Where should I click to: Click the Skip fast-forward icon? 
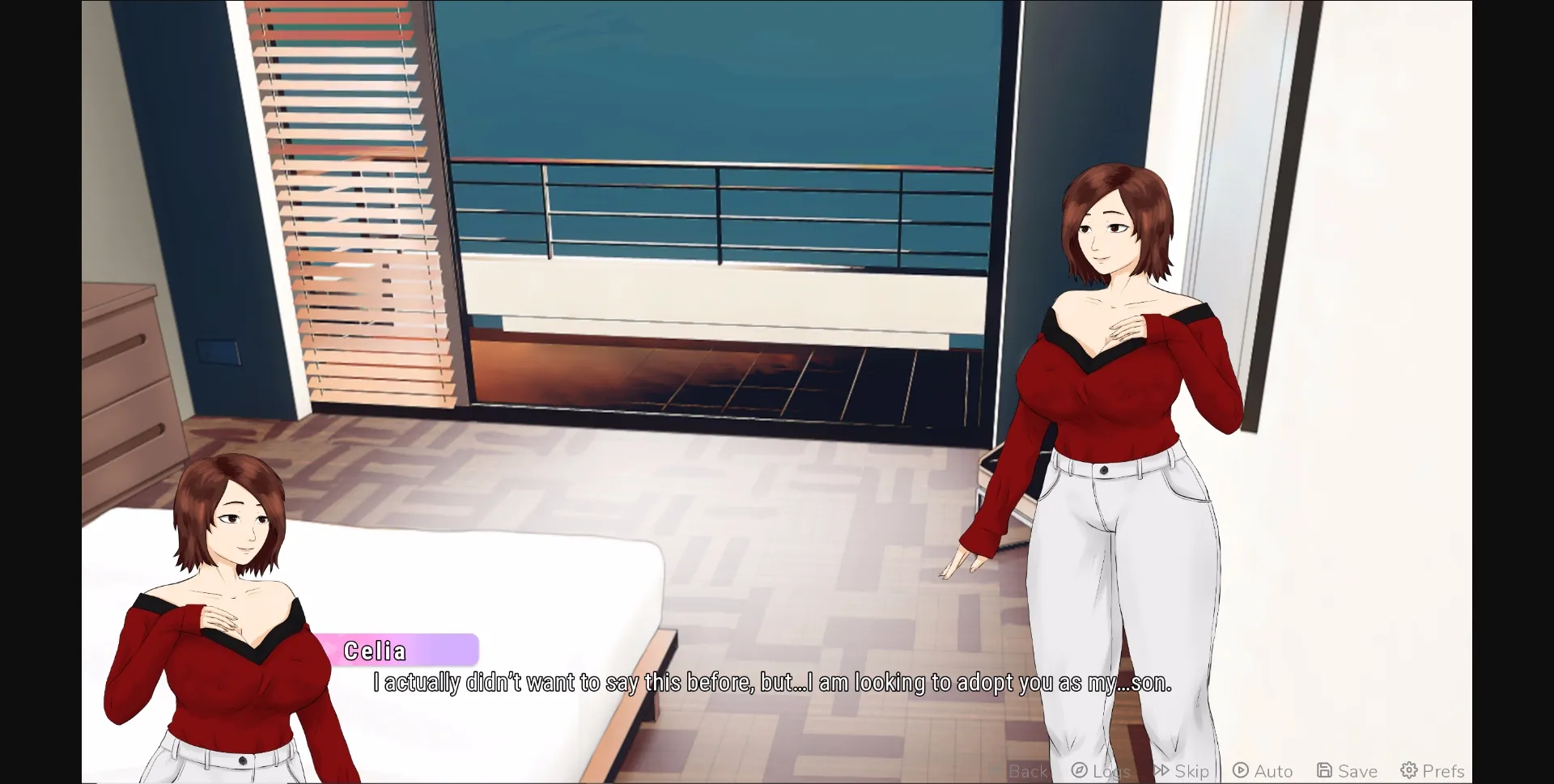1161,771
